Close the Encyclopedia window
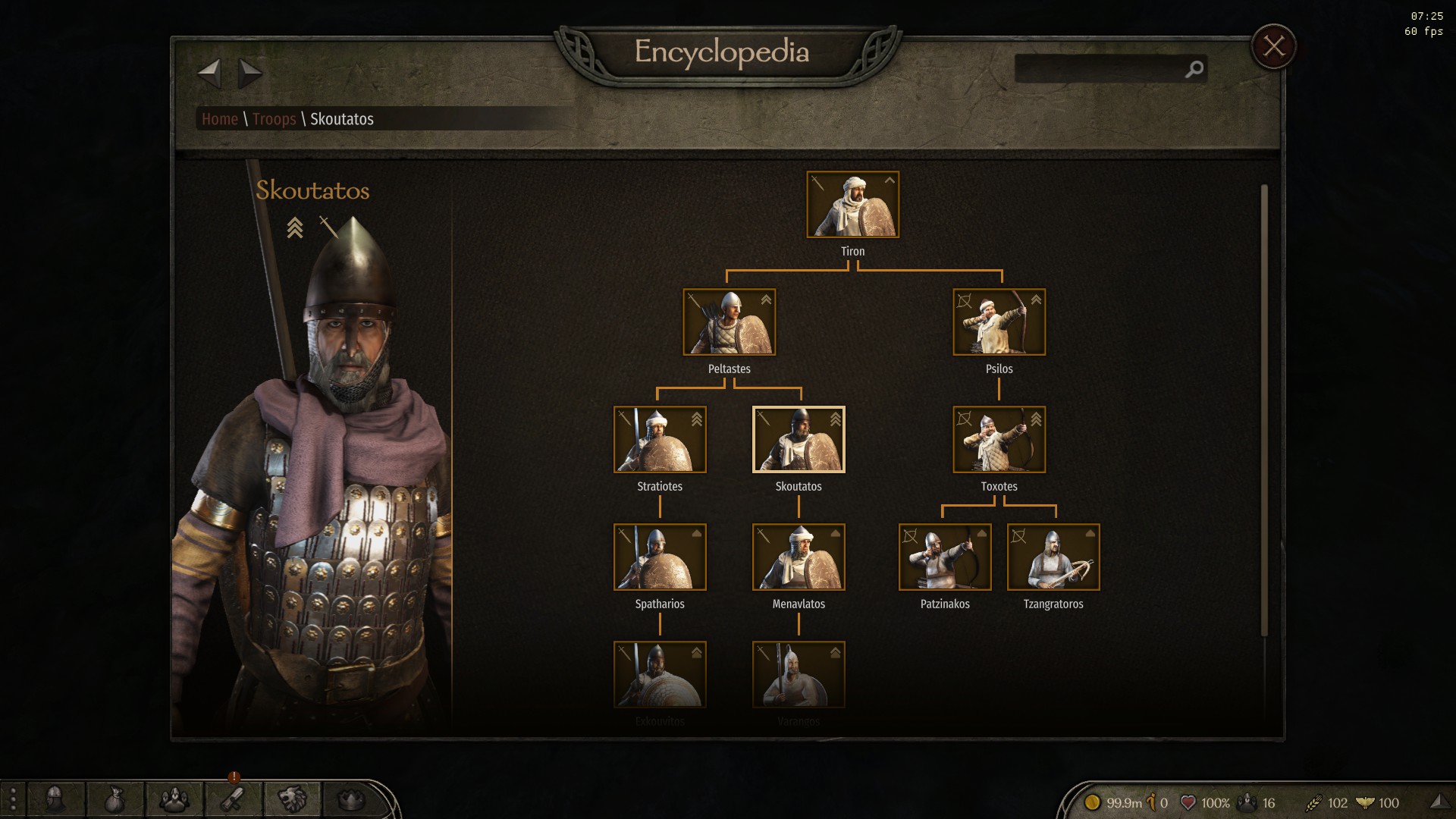 (1273, 47)
